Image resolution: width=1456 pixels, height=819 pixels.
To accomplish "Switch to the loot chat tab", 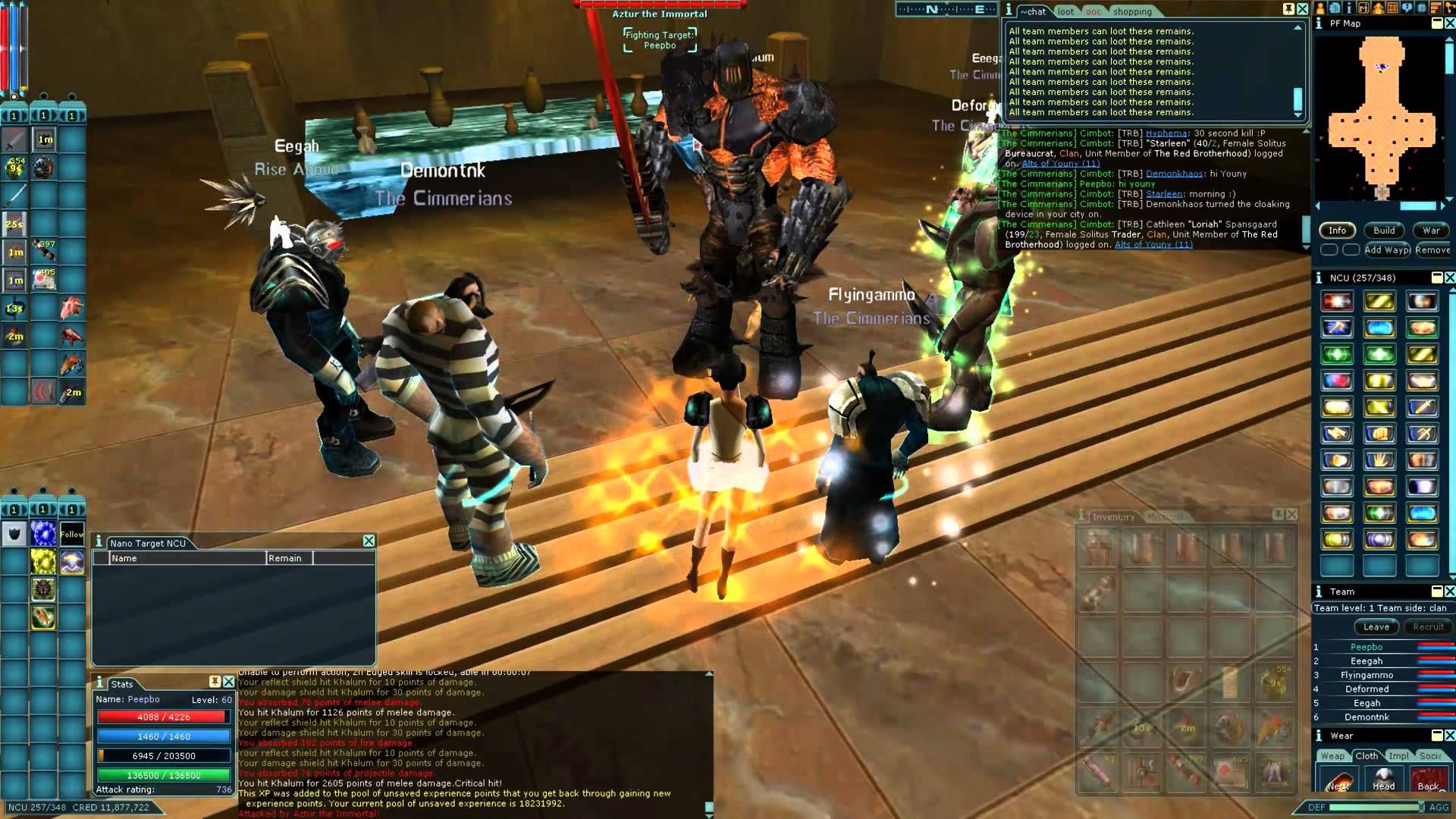I will (x=1065, y=11).
